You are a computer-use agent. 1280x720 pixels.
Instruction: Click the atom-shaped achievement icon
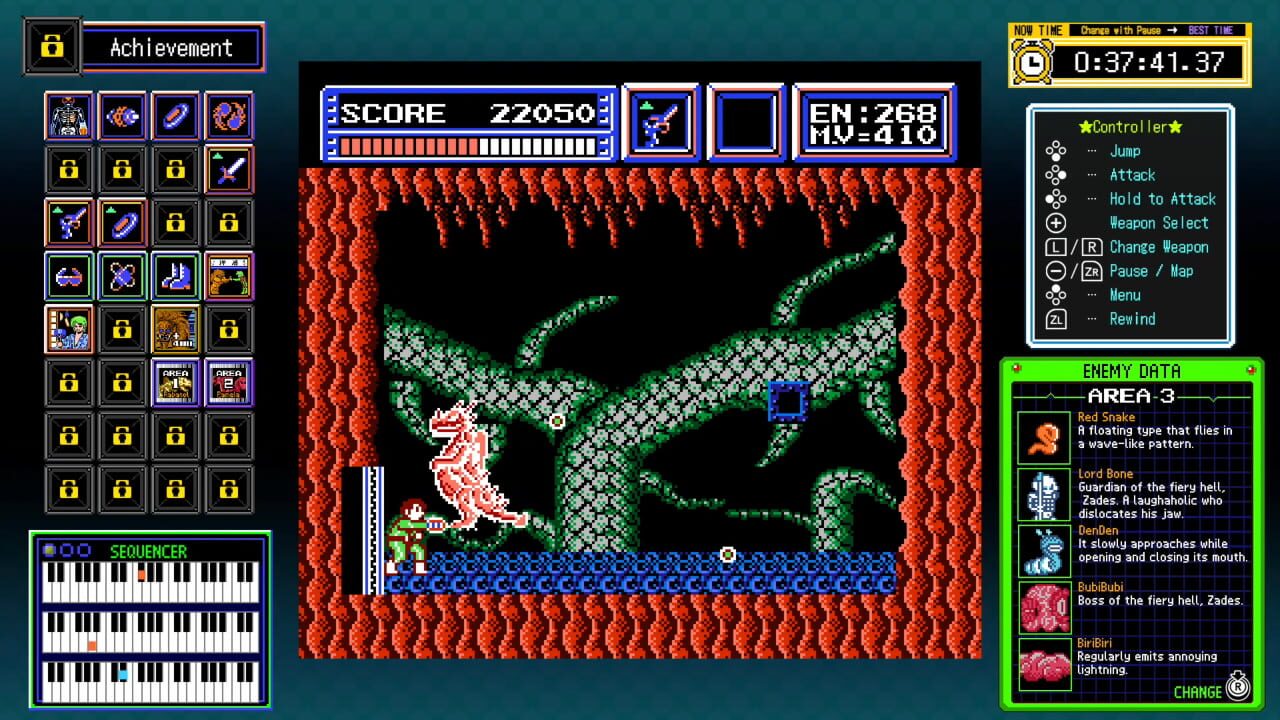click(x=122, y=276)
